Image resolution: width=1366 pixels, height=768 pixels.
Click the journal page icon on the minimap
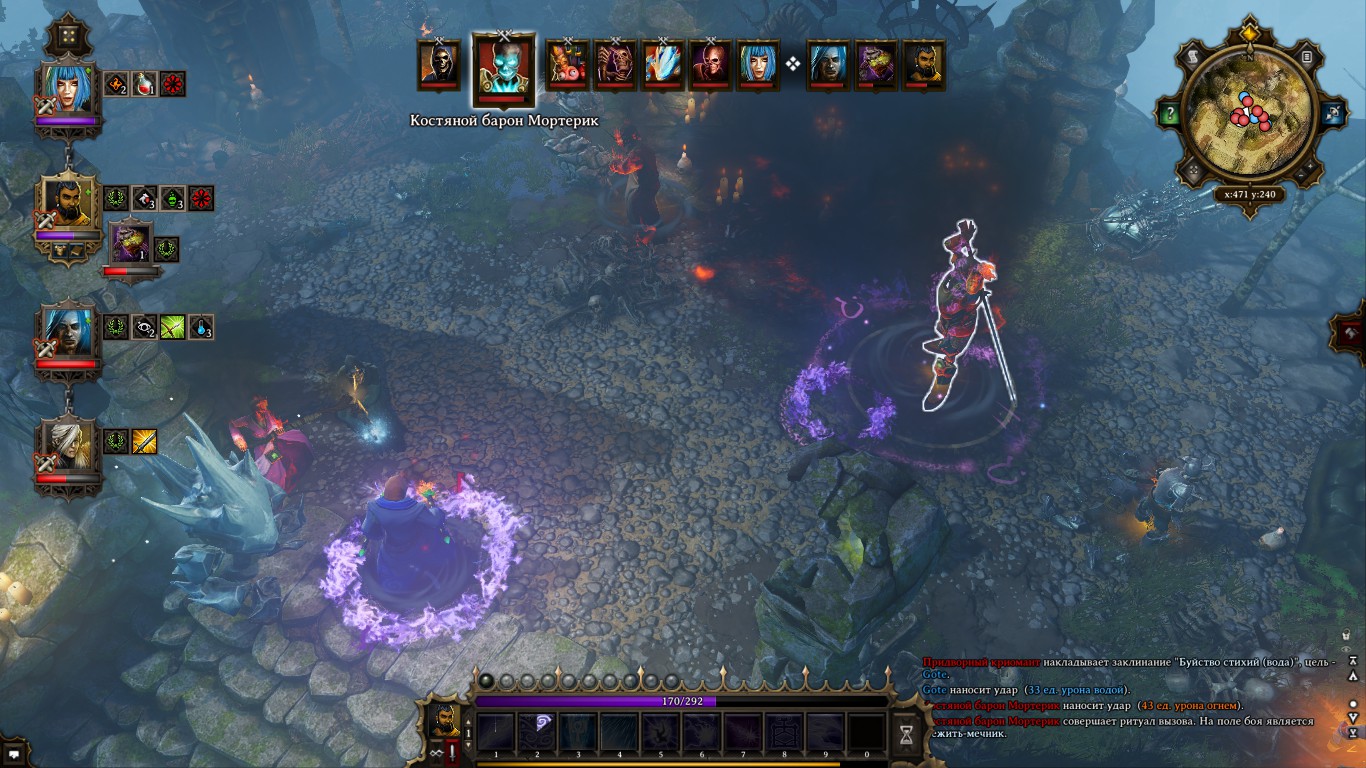point(1307,56)
